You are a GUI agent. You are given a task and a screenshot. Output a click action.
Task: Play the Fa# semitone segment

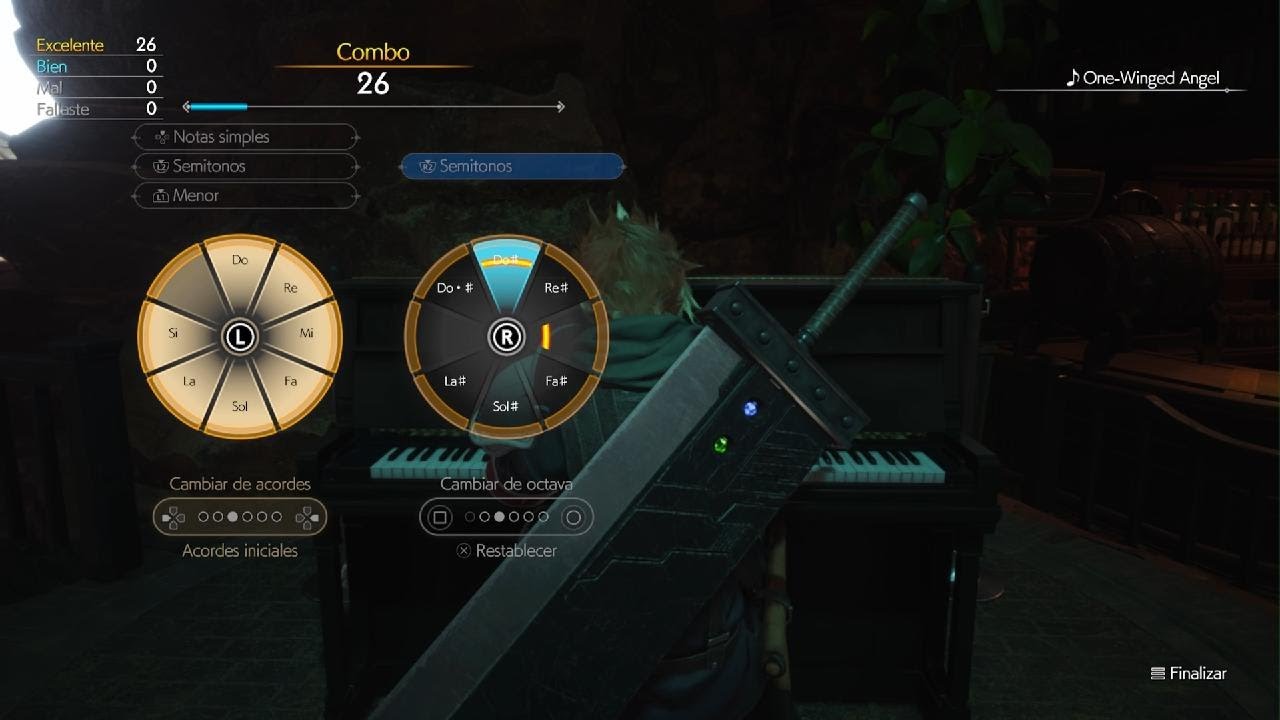pyautogui.click(x=556, y=381)
